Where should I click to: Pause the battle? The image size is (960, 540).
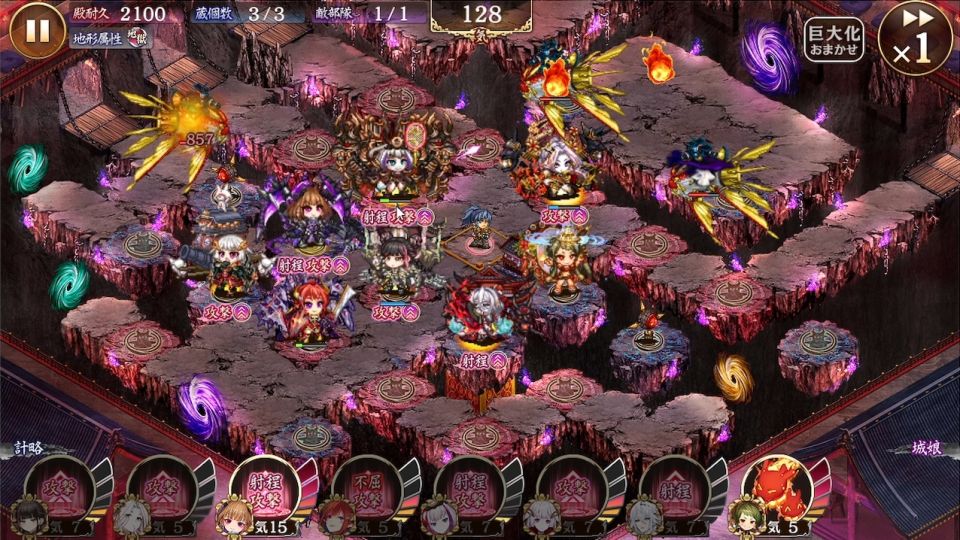point(37,30)
